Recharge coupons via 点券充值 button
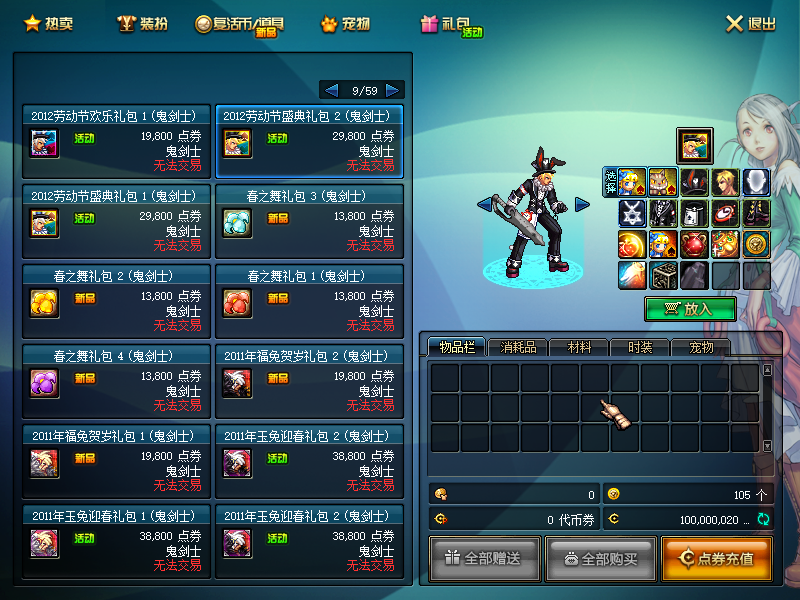This screenshot has width=800, height=600. (716, 558)
